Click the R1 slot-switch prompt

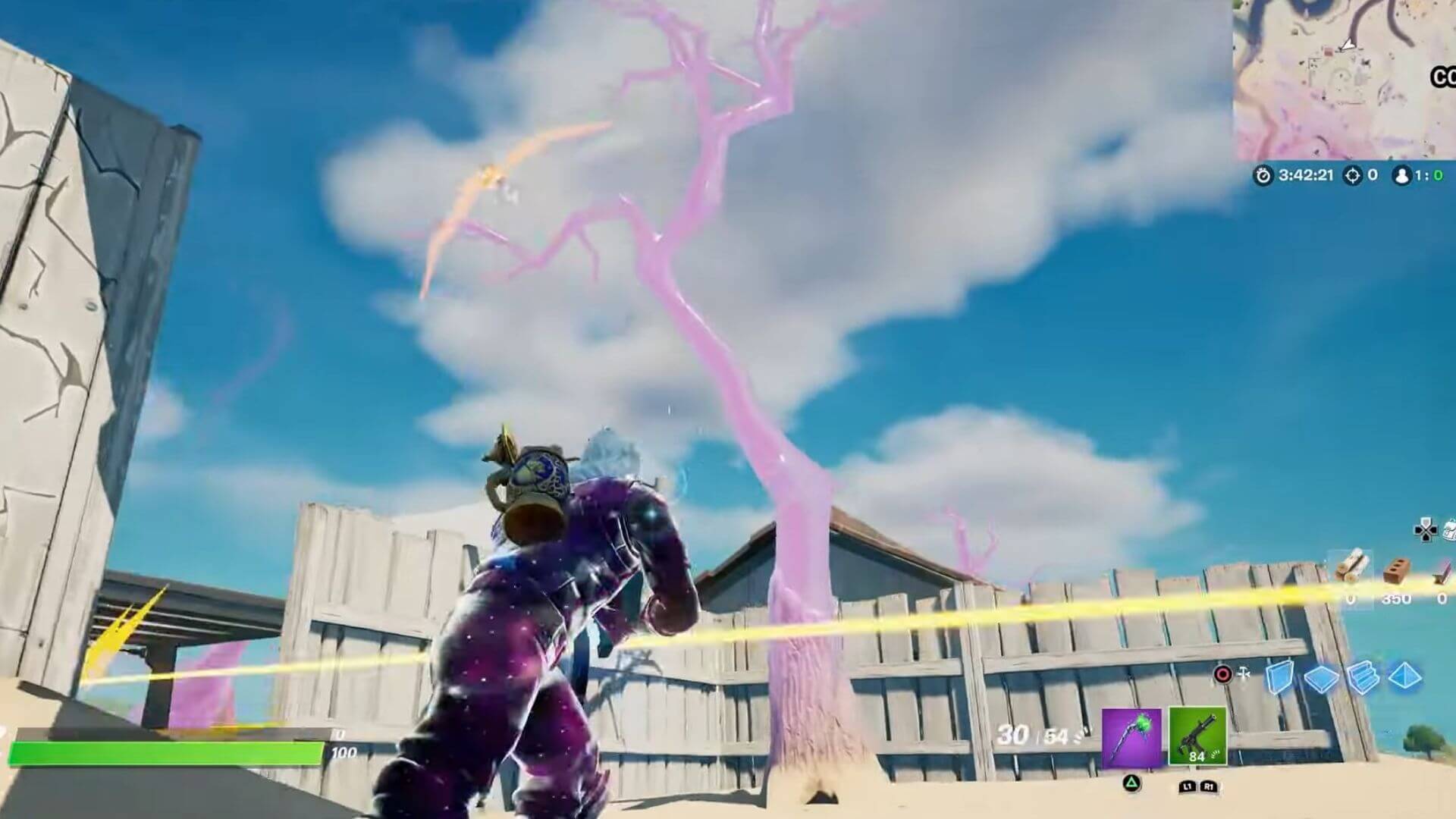point(1210,786)
